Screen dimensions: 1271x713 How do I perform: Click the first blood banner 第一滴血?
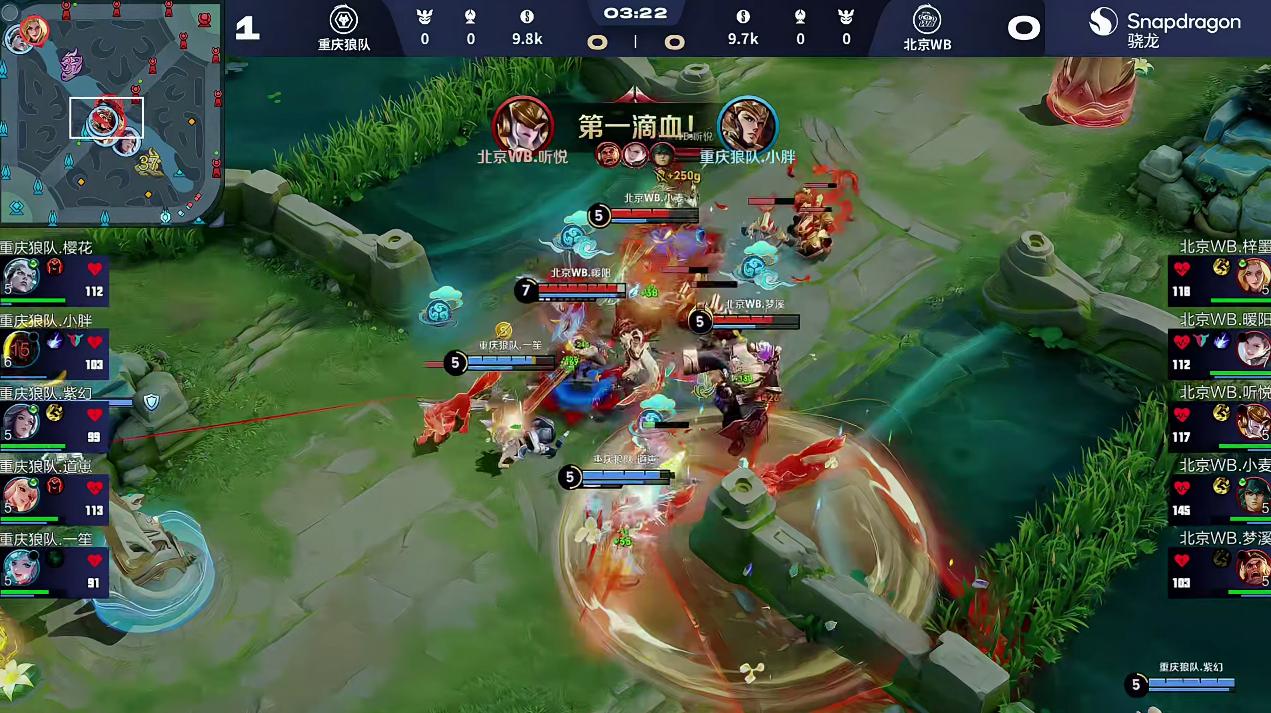(x=635, y=127)
